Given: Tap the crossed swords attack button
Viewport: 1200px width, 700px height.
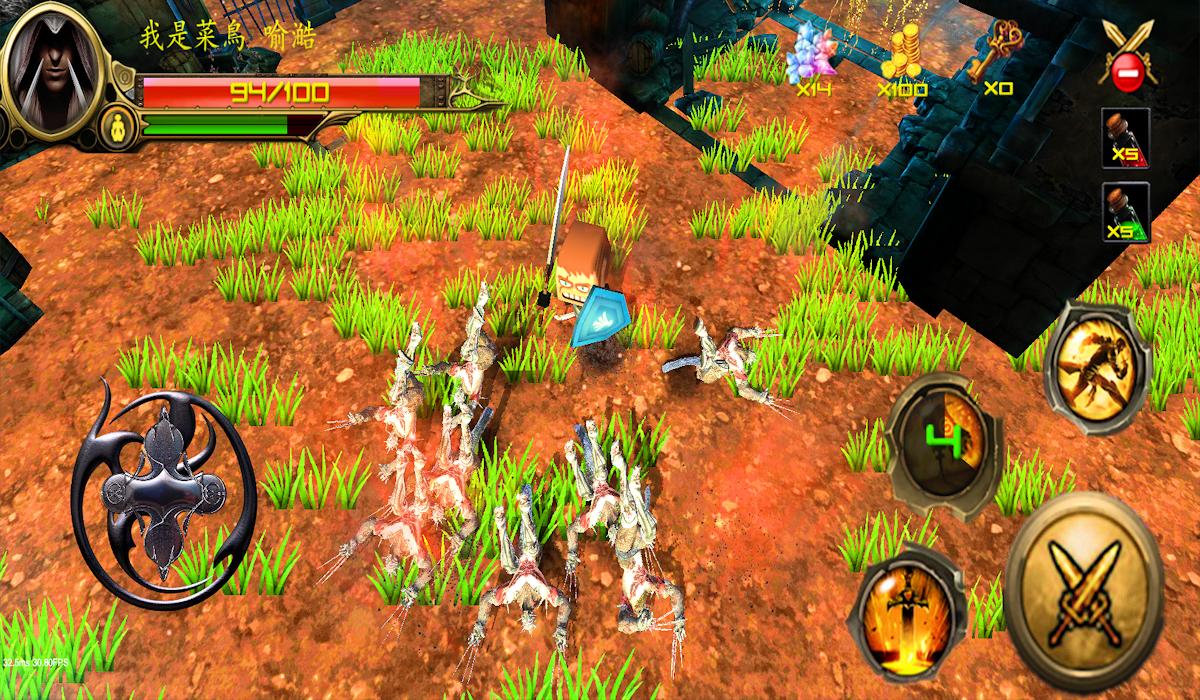Looking at the screenshot, I should 1083,577.
